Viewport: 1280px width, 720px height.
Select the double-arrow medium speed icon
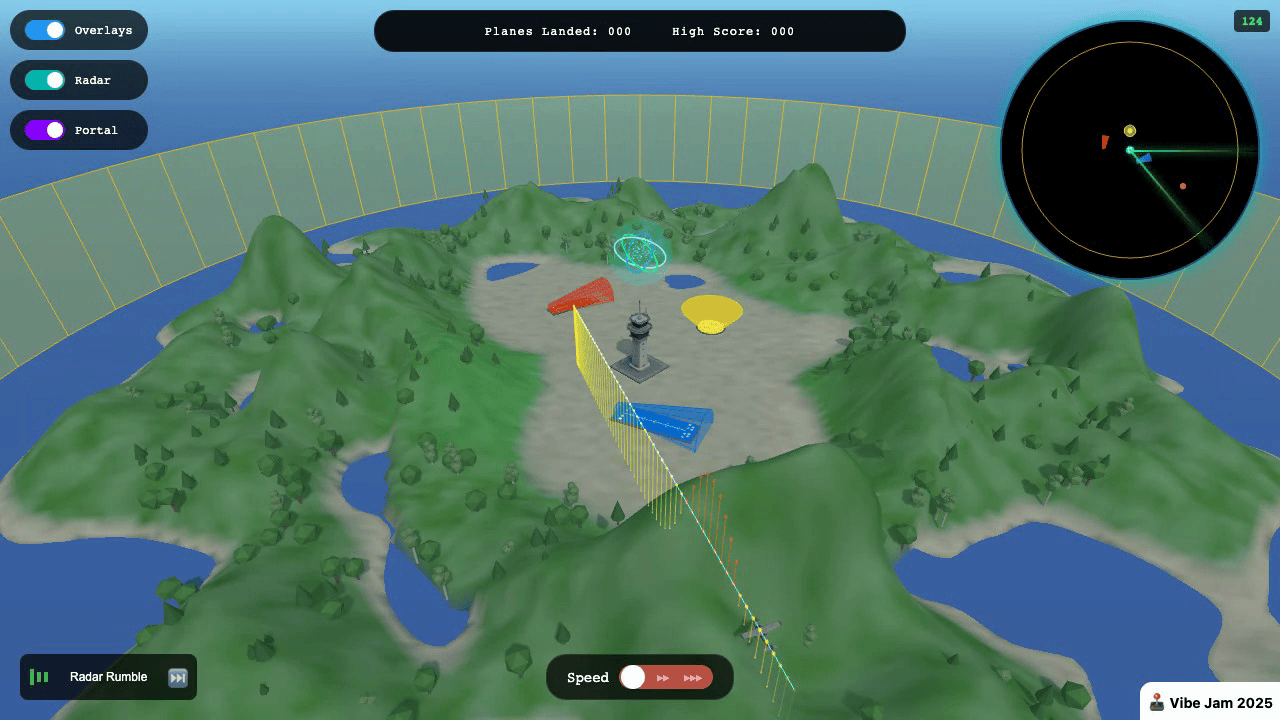(663, 677)
